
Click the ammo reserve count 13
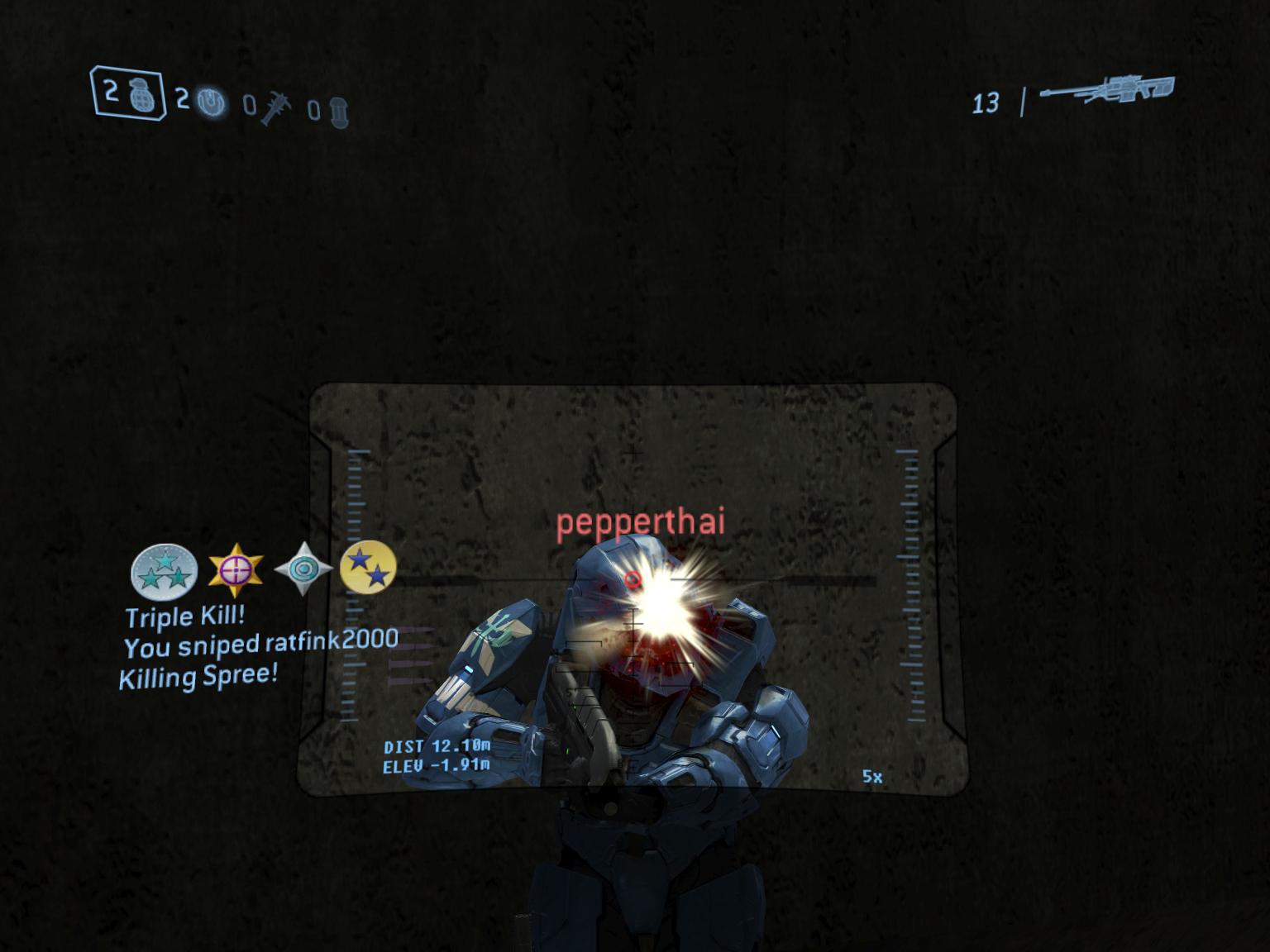tap(986, 102)
